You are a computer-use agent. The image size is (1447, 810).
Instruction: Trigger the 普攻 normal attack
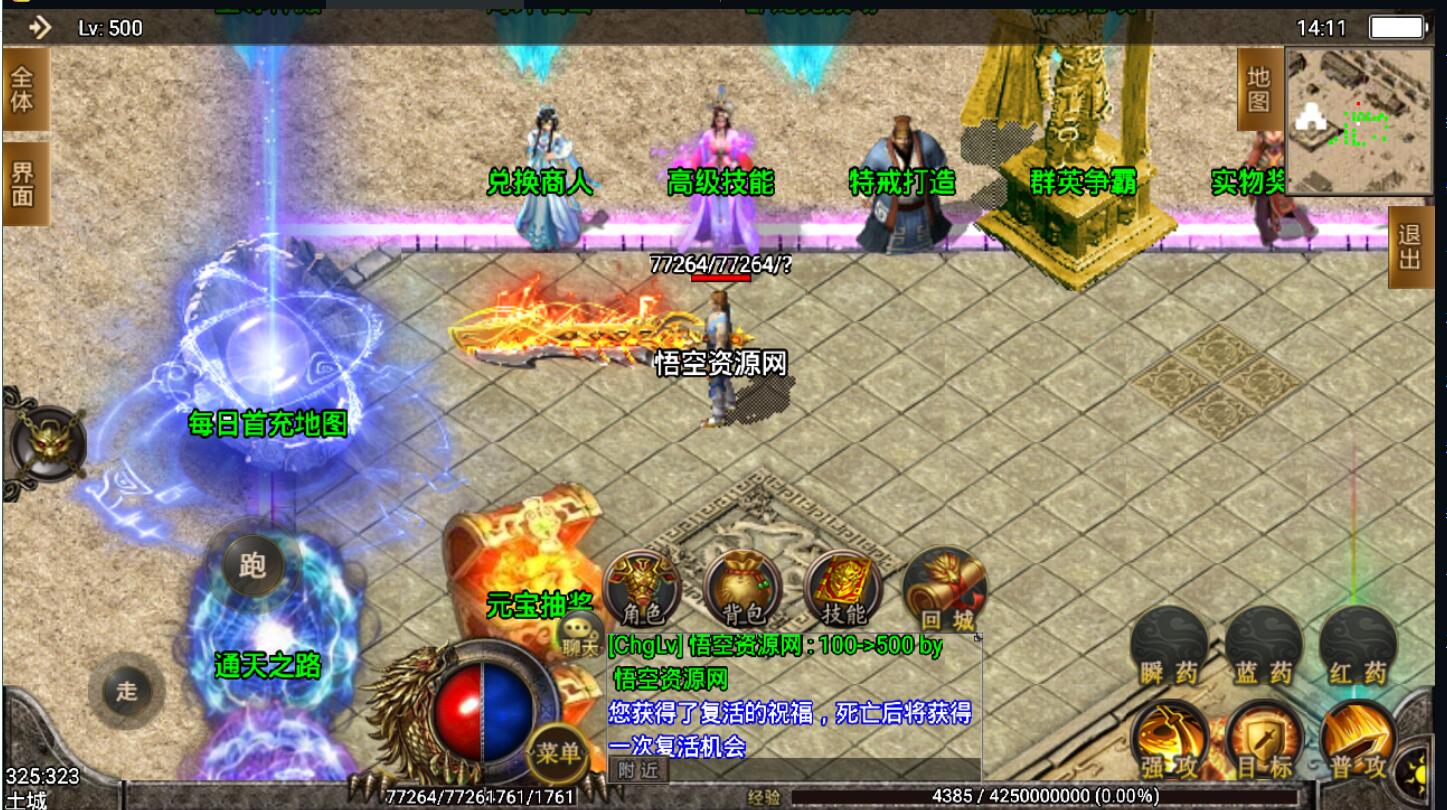[x=1357, y=742]
